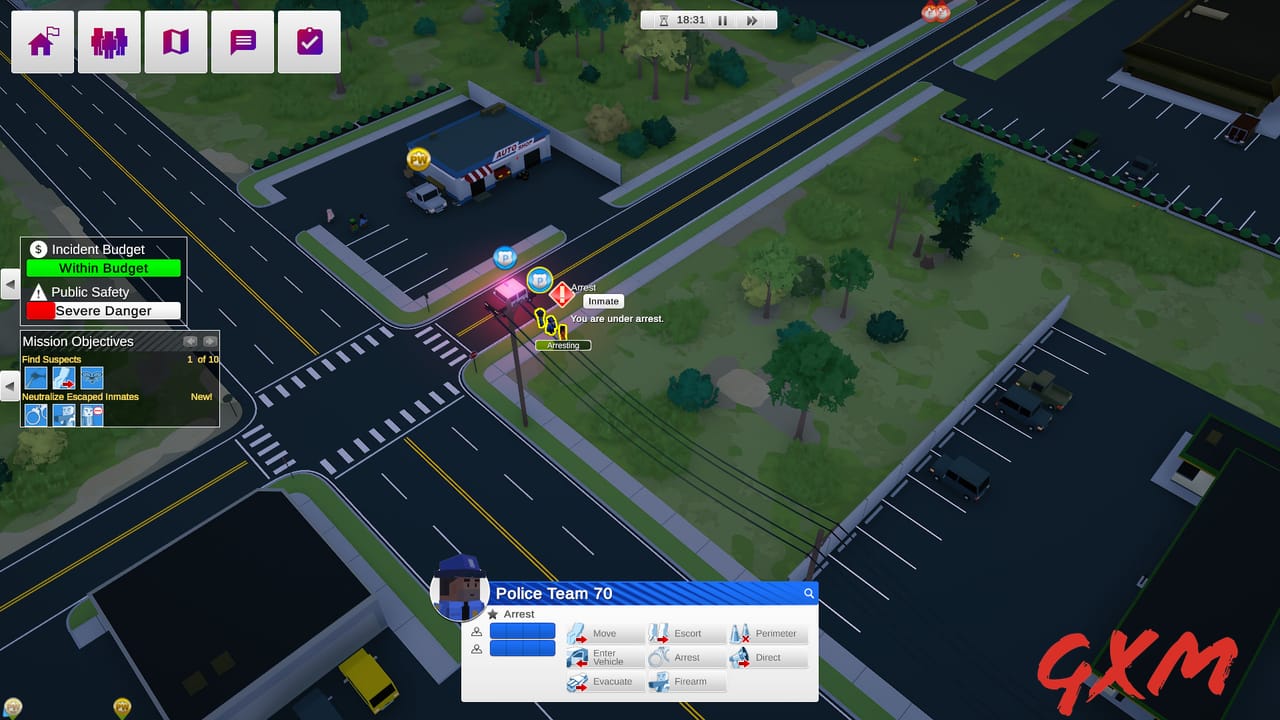The height and width of the screenshot is (720, 1280).
Task: Open the tasks checklist icon
Action: point(309,41)
